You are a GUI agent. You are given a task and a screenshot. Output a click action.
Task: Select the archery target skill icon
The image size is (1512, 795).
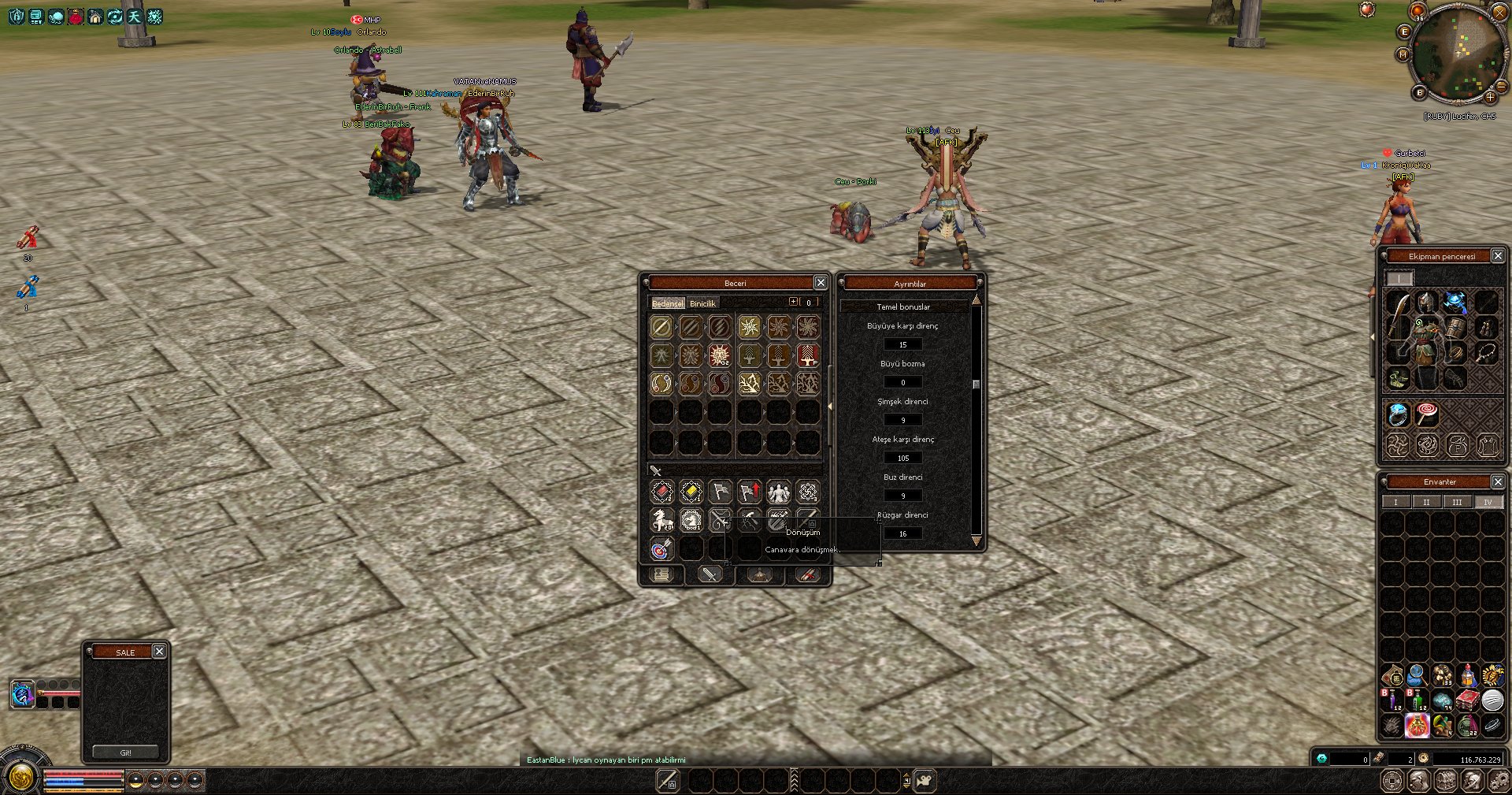pyautogui.click(x=661, y=549)
